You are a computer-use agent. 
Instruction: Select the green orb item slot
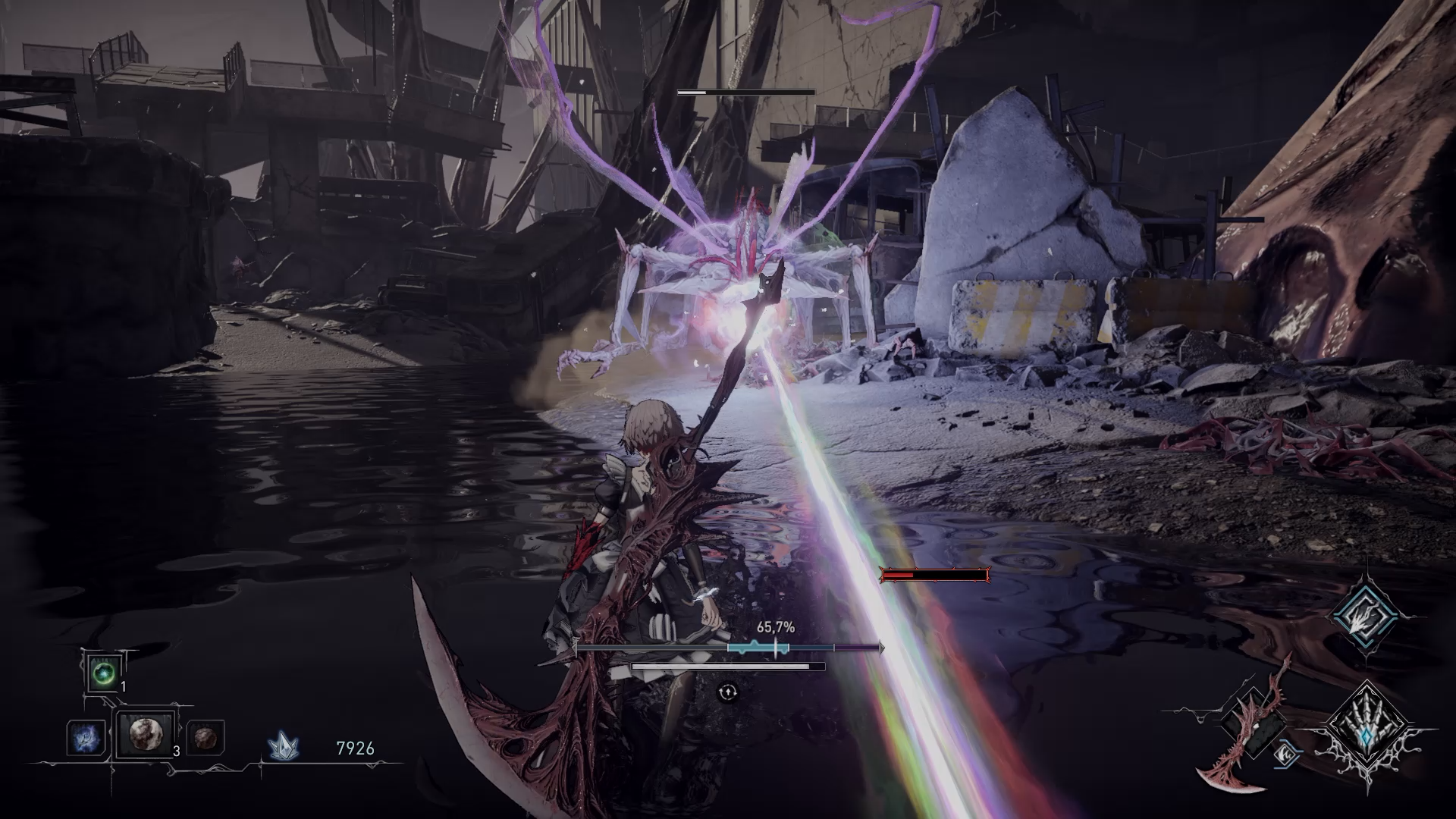[x=102, y=673]
